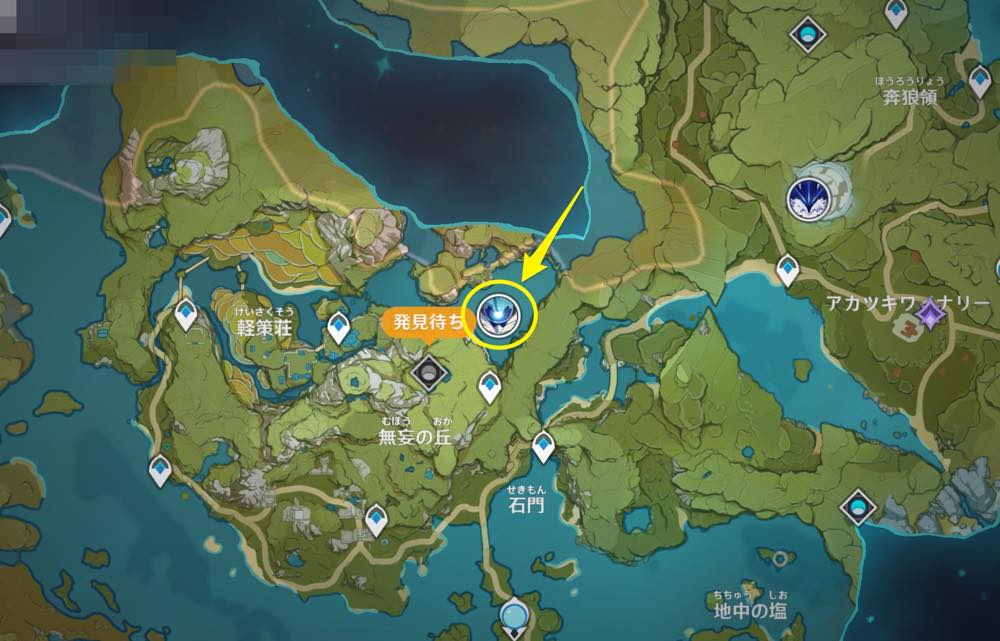Select the domain icon circled in yellow
The width and height of the screenshot is (1000, 641).
[496, 313]
